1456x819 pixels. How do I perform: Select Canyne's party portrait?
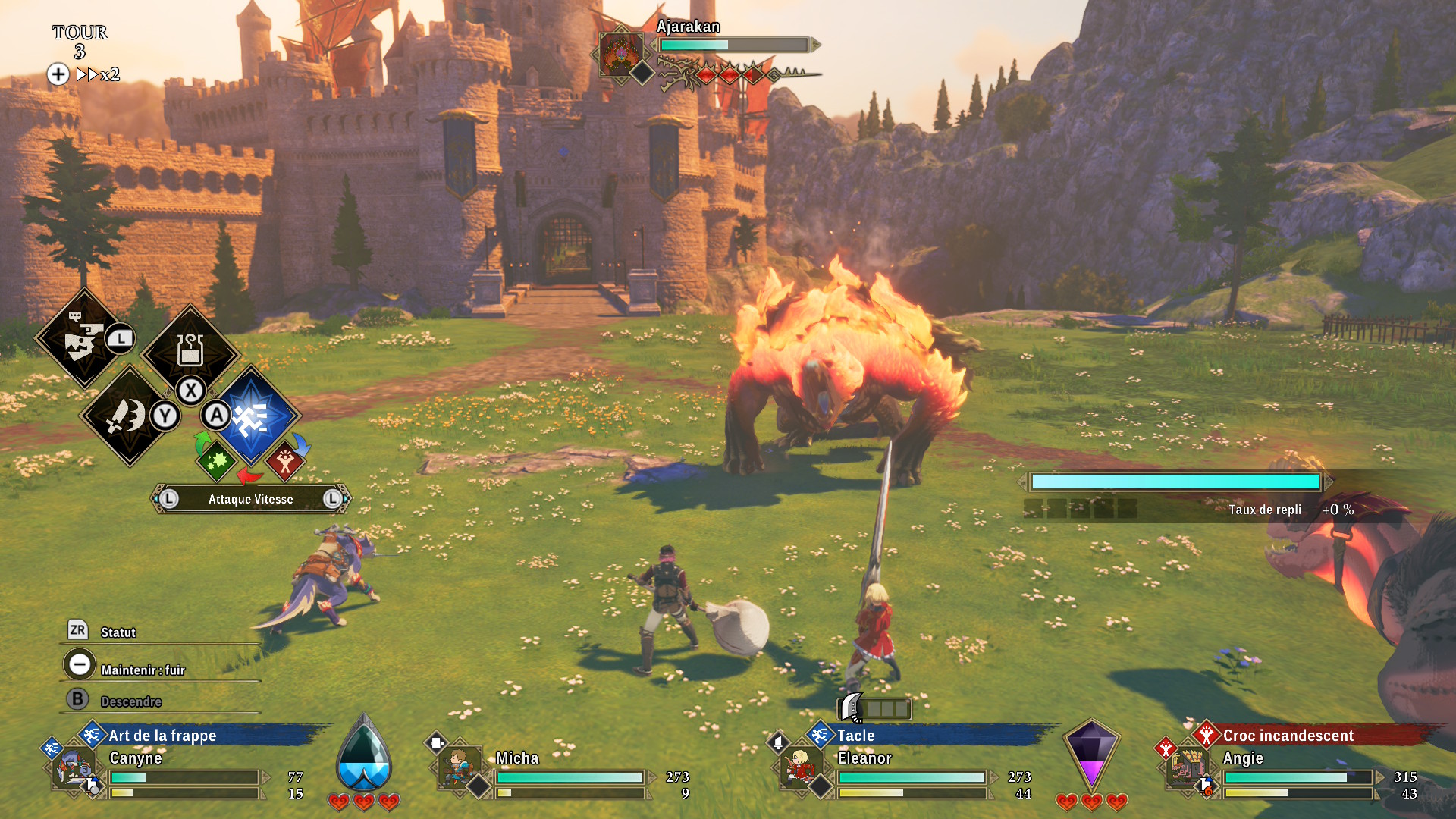coord(74,769)
